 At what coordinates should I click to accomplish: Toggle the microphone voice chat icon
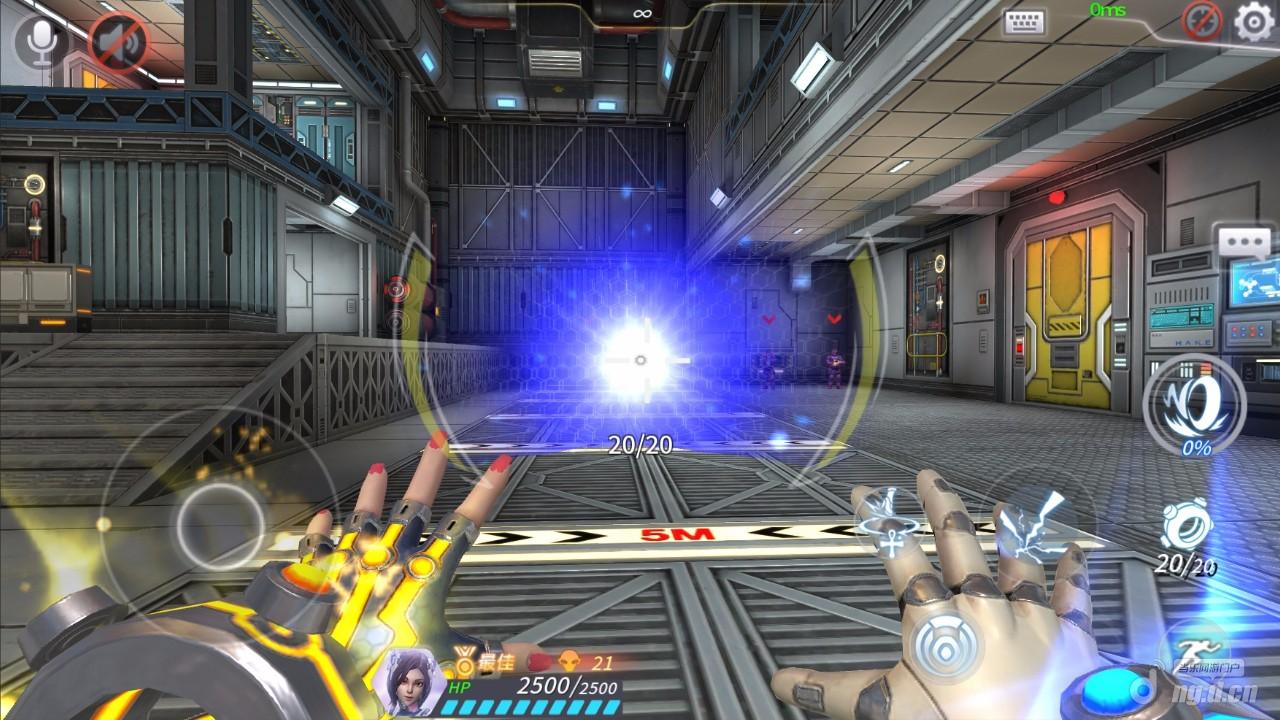41,41
